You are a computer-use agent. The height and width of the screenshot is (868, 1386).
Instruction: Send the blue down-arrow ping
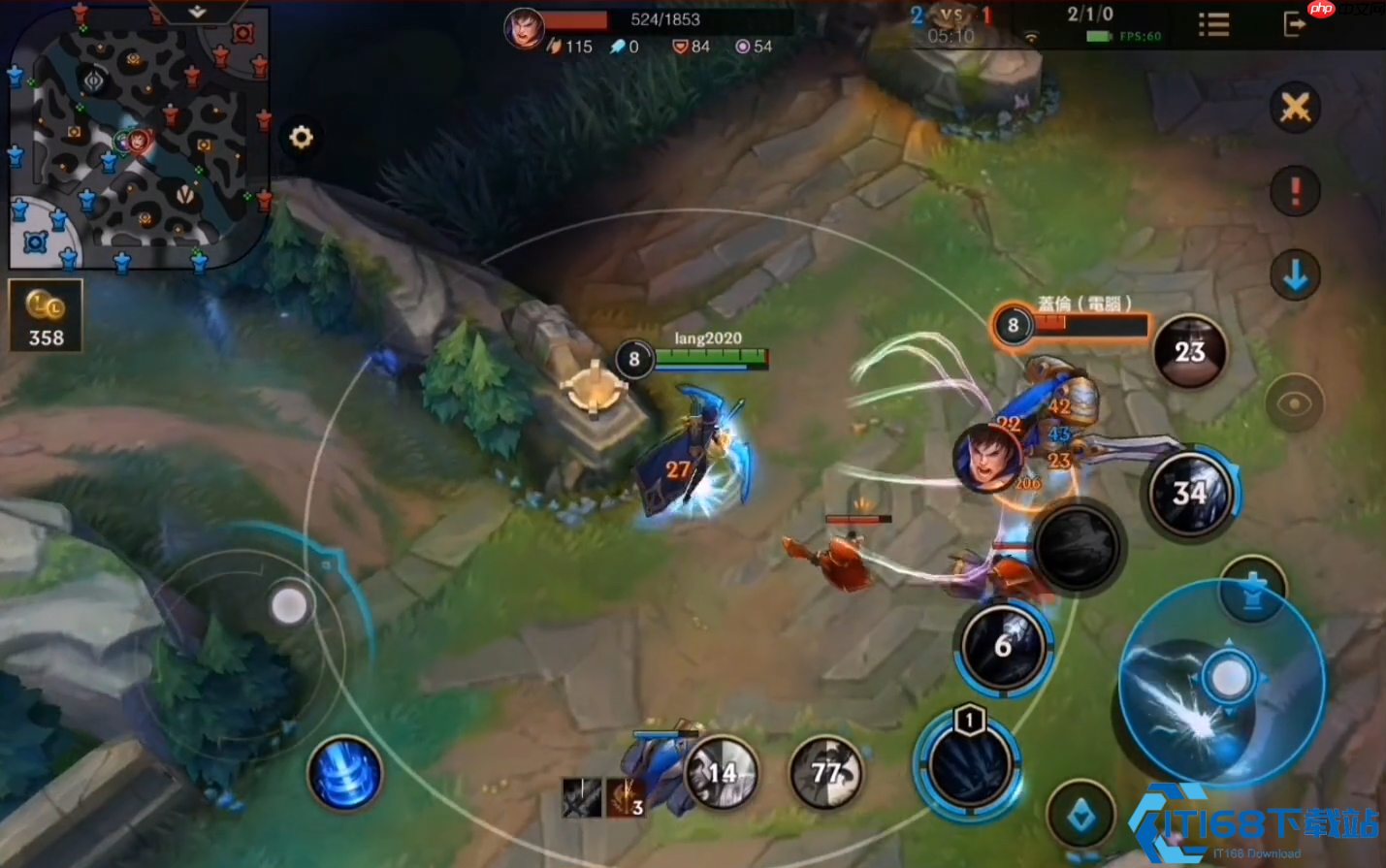(1295, 276)
